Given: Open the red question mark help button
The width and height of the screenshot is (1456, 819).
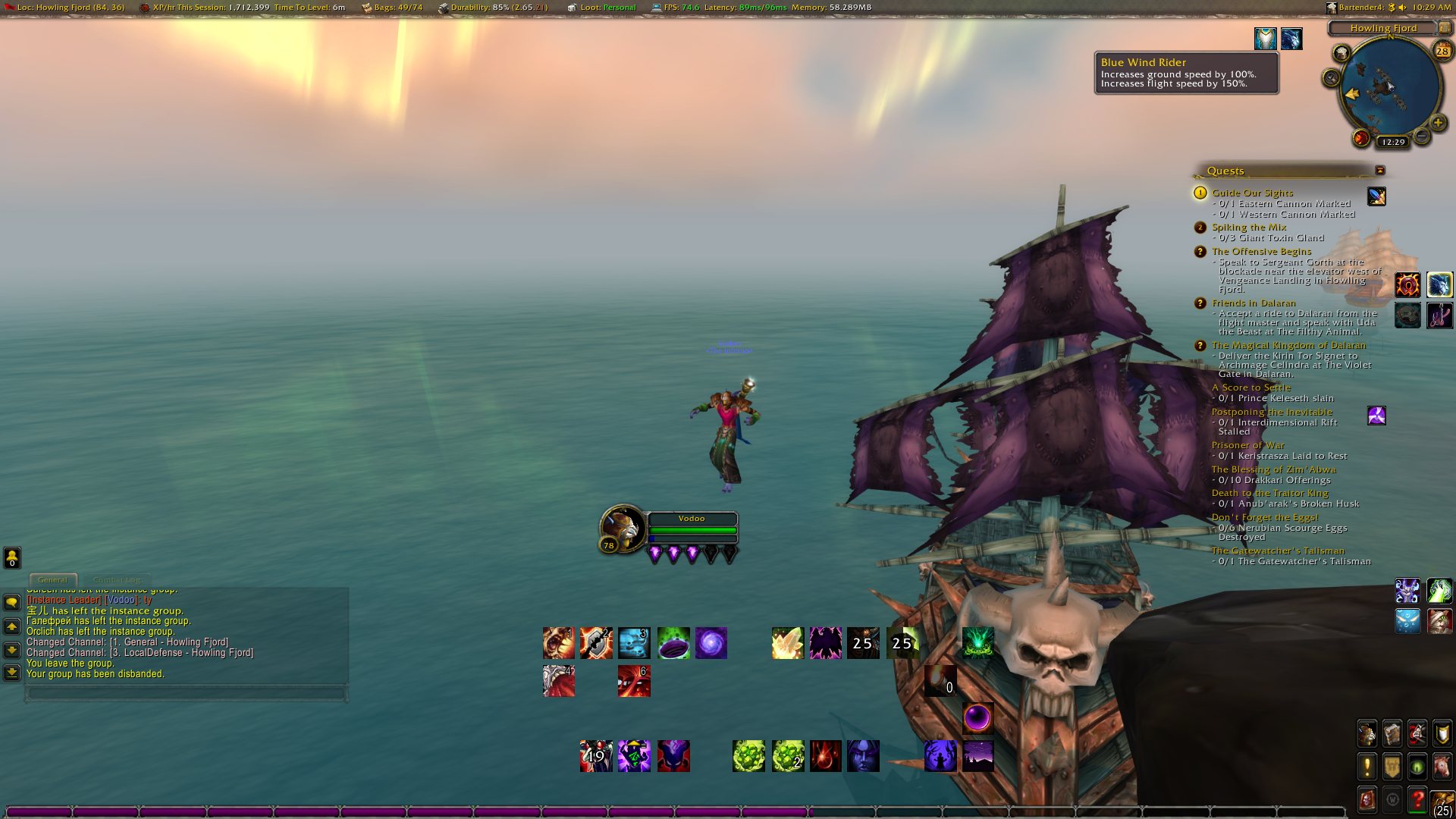Looking at the screenshot, I should (1417, 799).
